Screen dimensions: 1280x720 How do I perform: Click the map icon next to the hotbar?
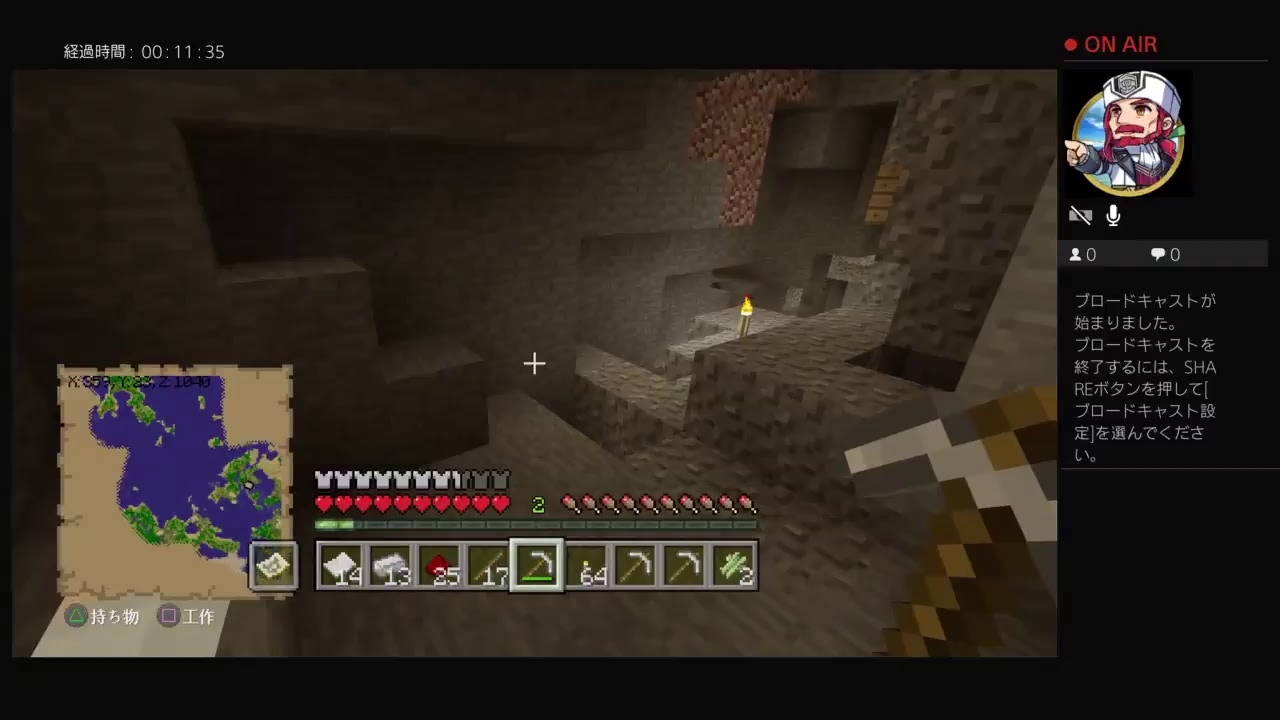(274, 565)
